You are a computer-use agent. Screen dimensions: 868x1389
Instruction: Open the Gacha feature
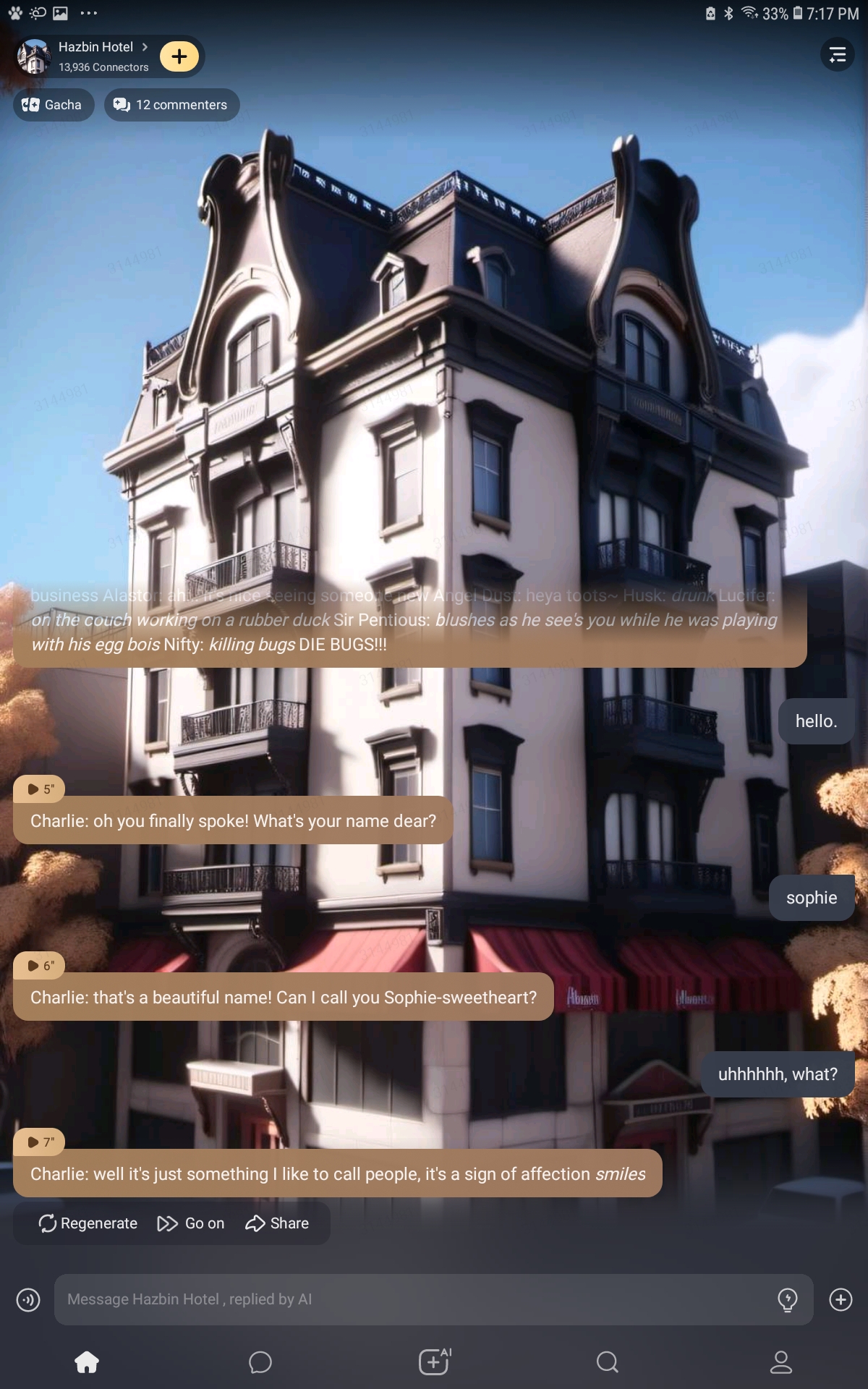click(x=54, y=105)
